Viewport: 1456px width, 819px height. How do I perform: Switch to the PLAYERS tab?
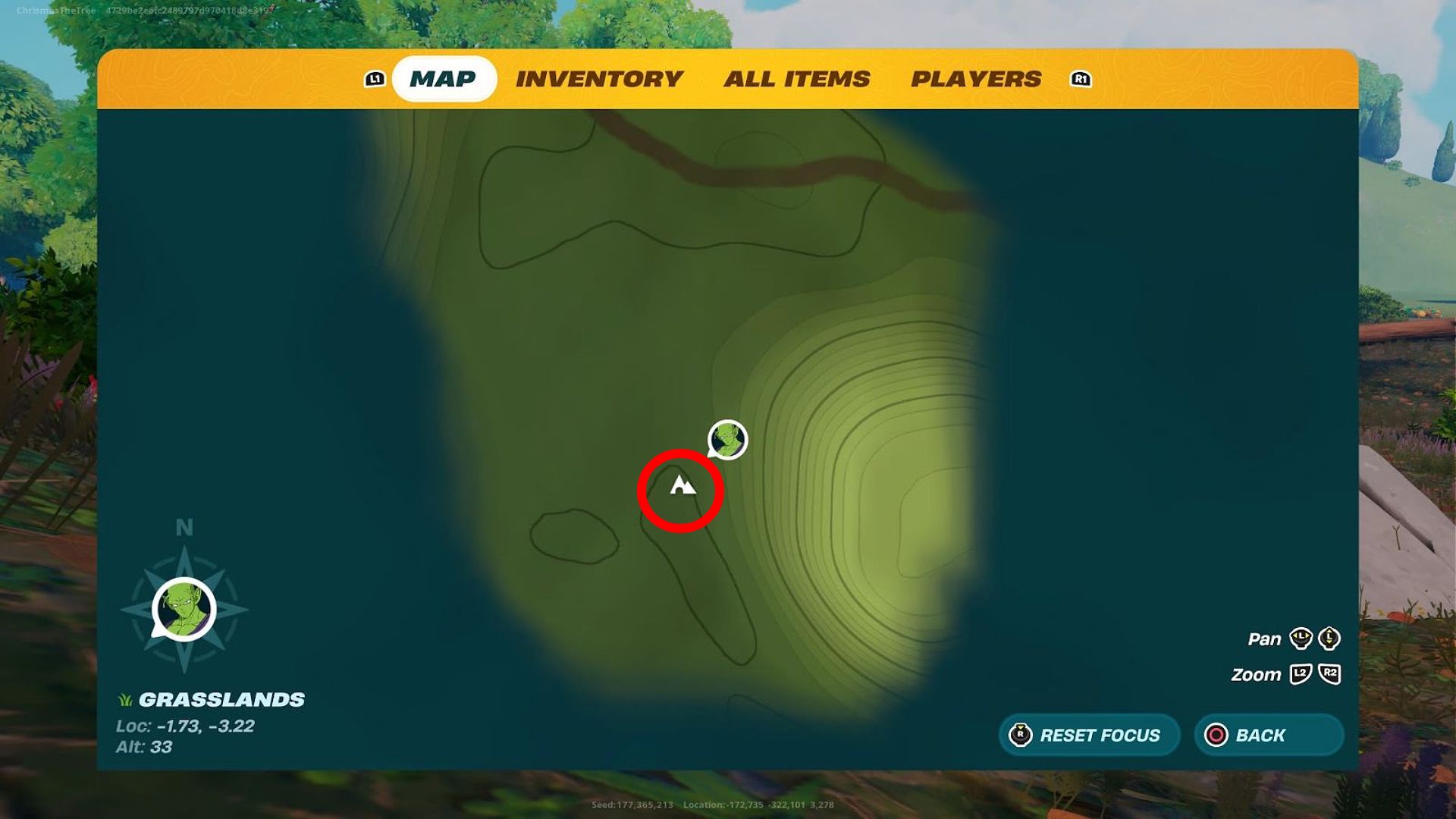click(x=977, y=78)
